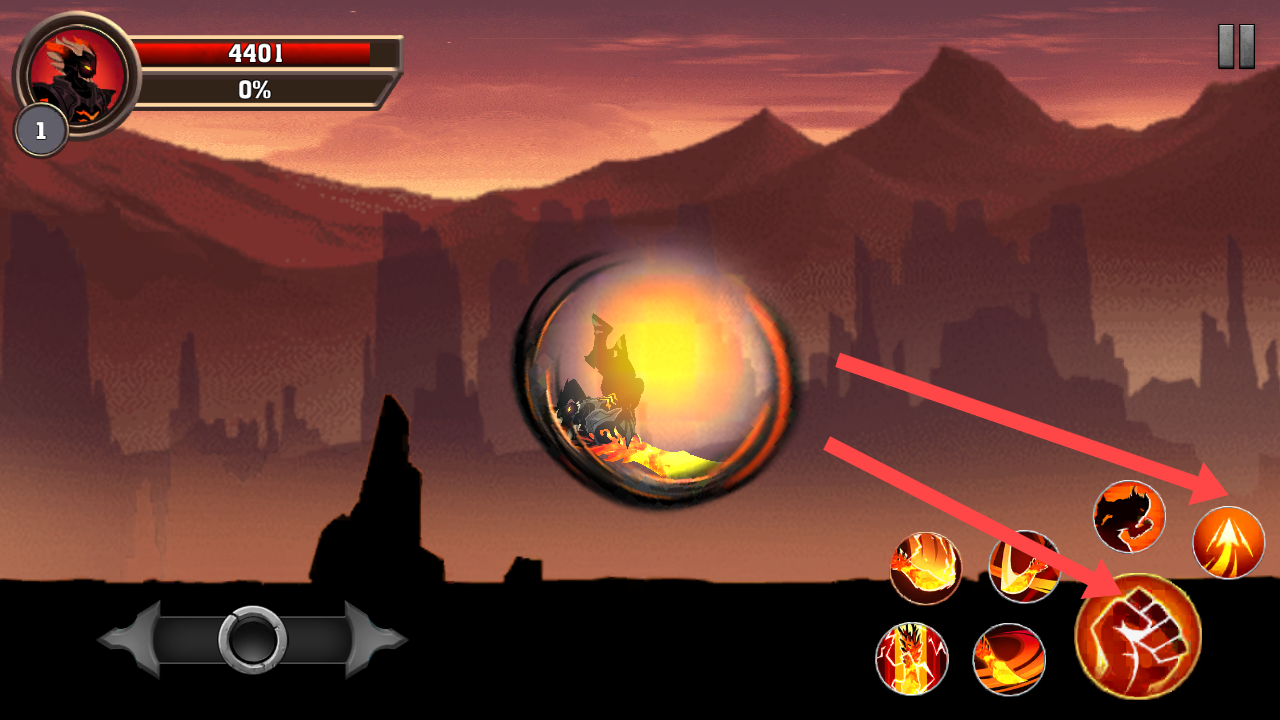Click the movement slider's center knob
Viewport: 1280px width, 720px height.
(252, 639)
